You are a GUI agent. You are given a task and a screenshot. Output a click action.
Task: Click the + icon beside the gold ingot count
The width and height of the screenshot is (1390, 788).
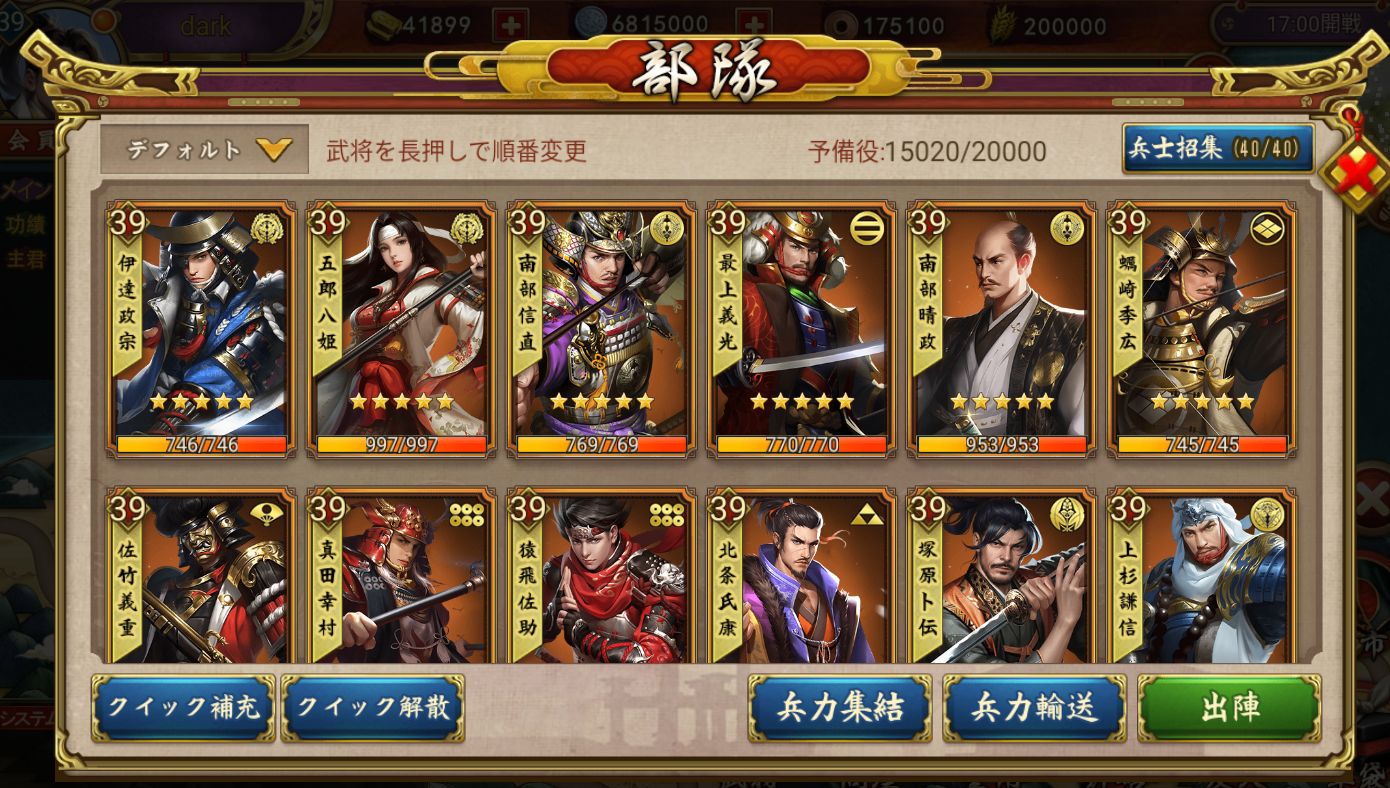tap(510, 23)
